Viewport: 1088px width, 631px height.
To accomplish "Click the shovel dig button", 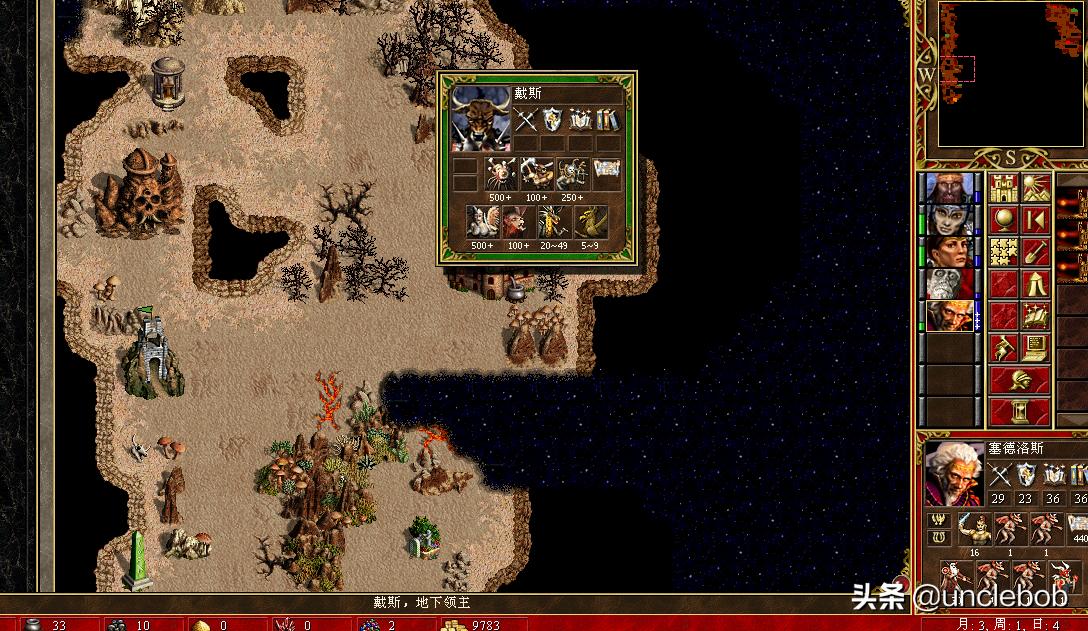I will click(1036, 251).
